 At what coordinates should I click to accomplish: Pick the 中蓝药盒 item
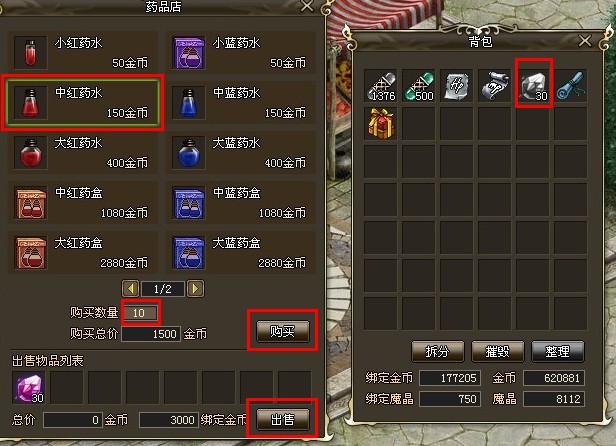244,202
